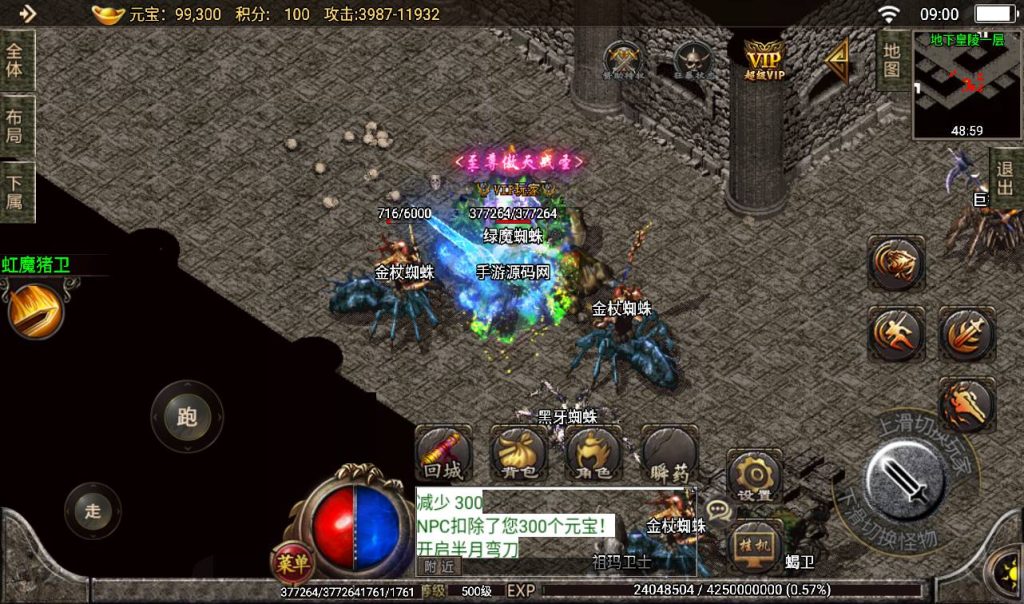Click the 退出 exit button
The width and height of the screenshot is (1024, 604).
pyautogui.click(x=1006, y=179)
